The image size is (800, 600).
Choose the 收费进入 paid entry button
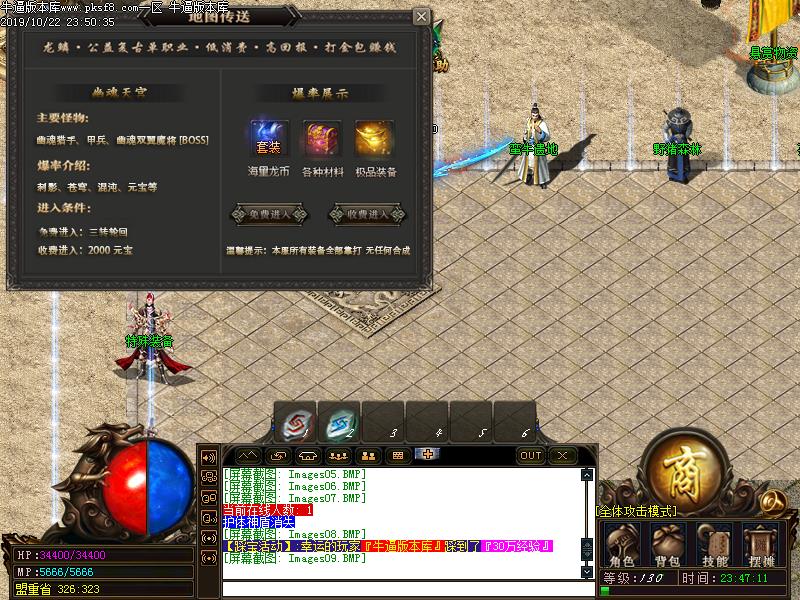click(x=367, y=214)
